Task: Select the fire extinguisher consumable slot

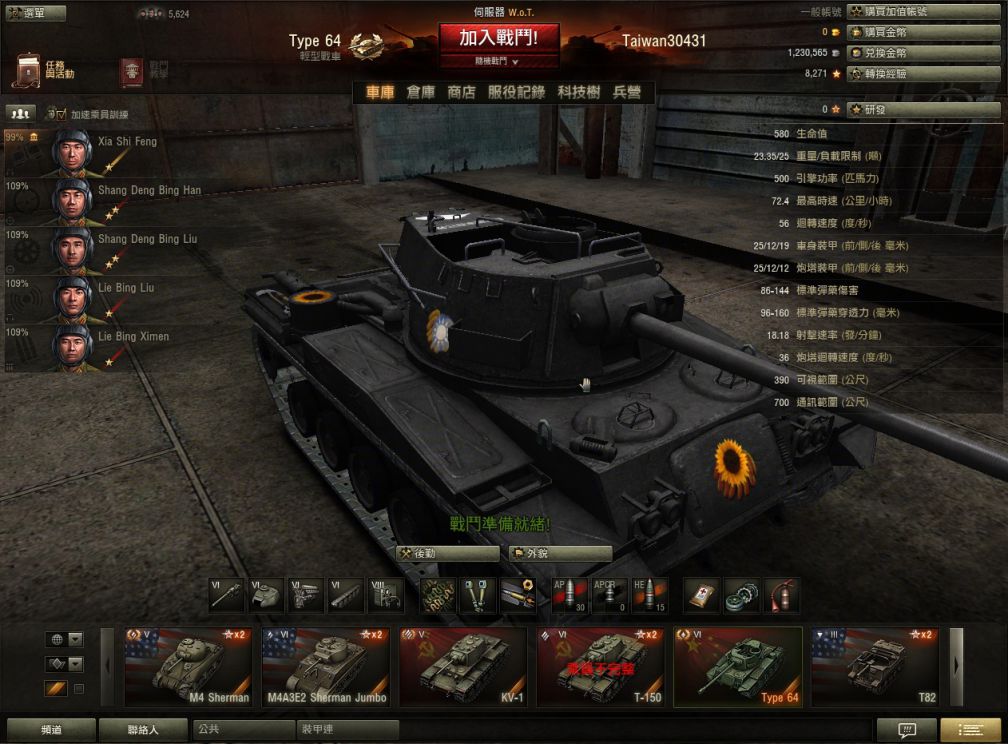Action: pos(782,595)
